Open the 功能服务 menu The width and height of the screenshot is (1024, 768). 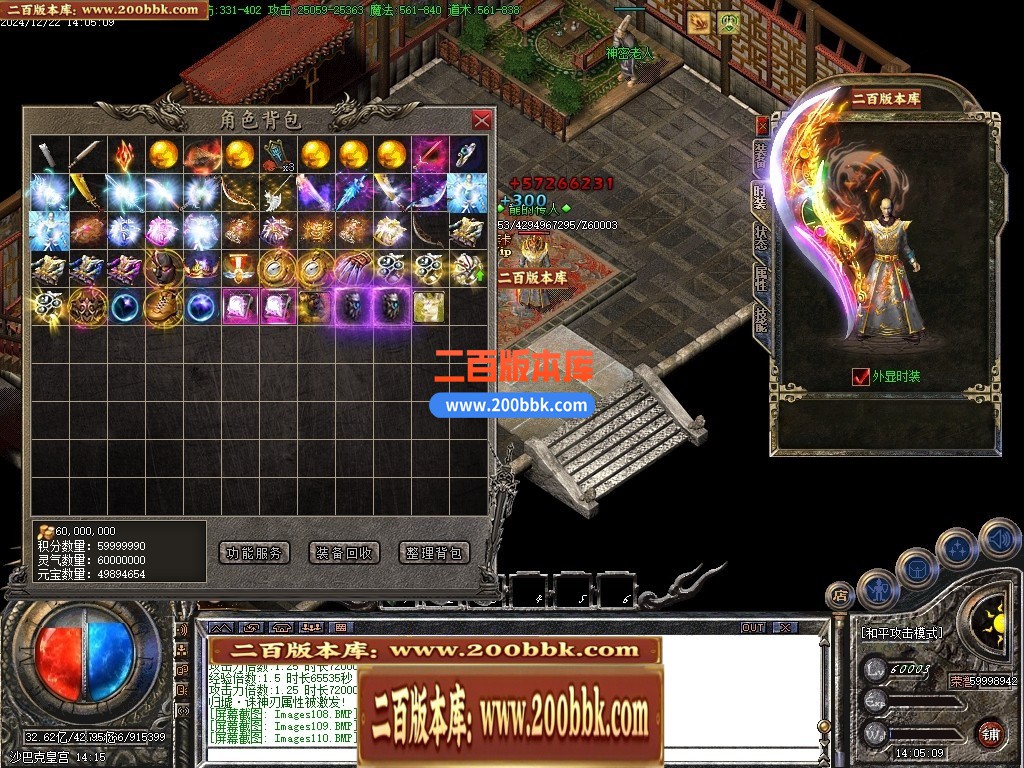pyautogui.click(x=253, y=552)
